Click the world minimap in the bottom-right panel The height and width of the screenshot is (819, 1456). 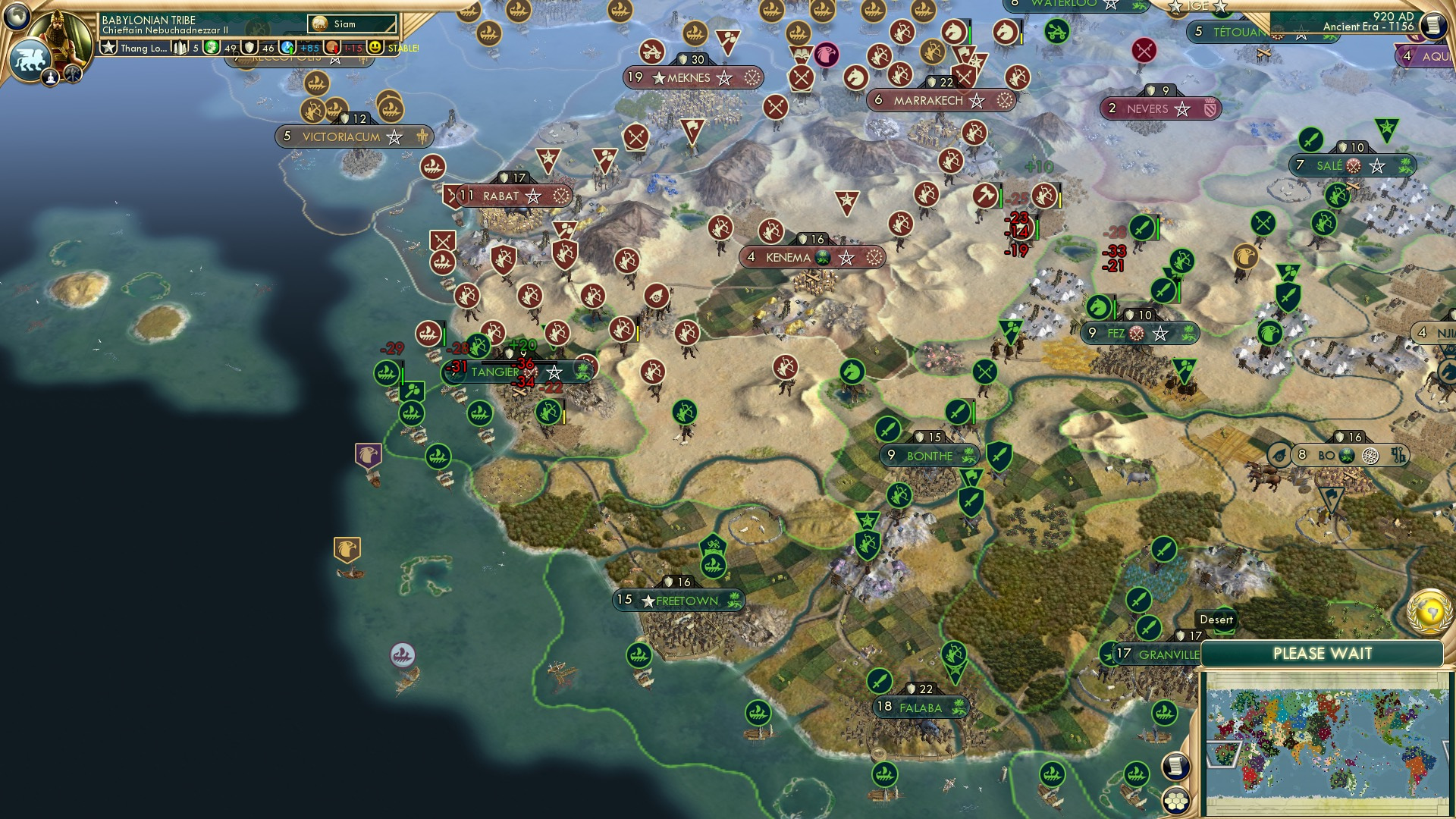pos(1327,743)
